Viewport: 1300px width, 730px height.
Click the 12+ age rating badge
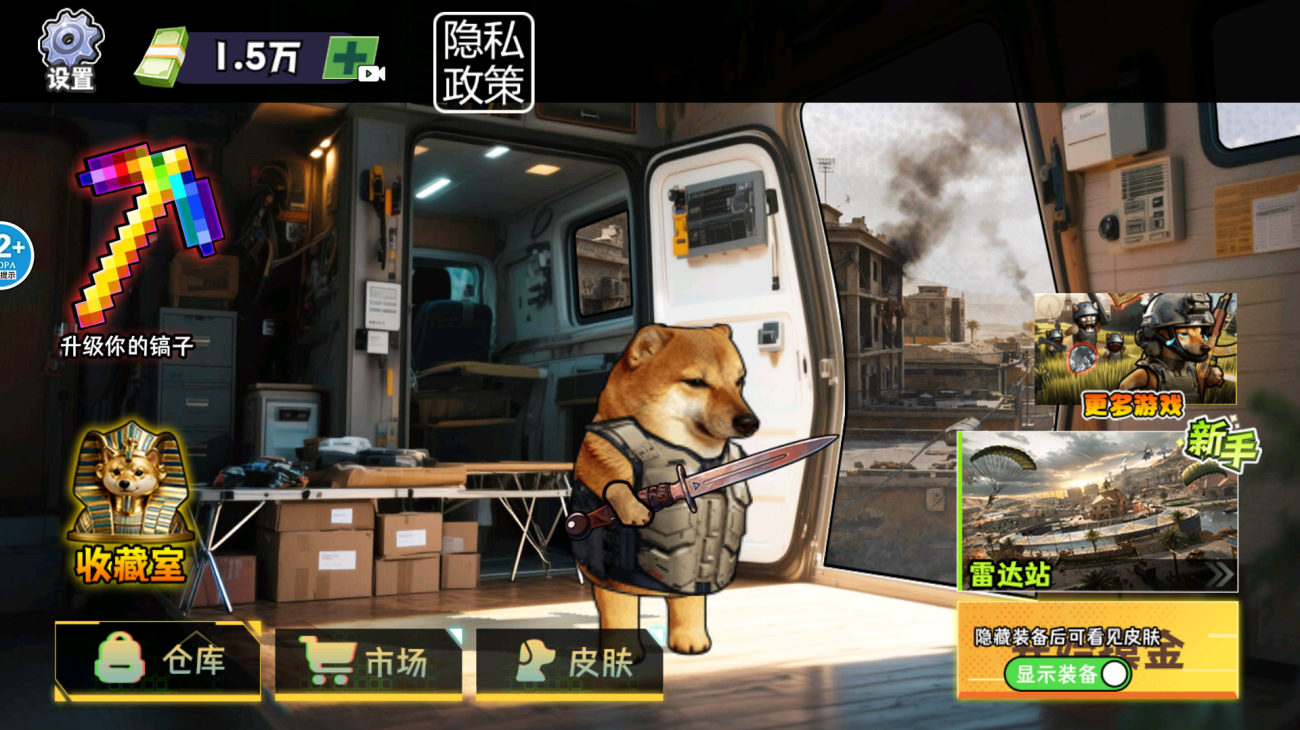[x=12, y=255]
